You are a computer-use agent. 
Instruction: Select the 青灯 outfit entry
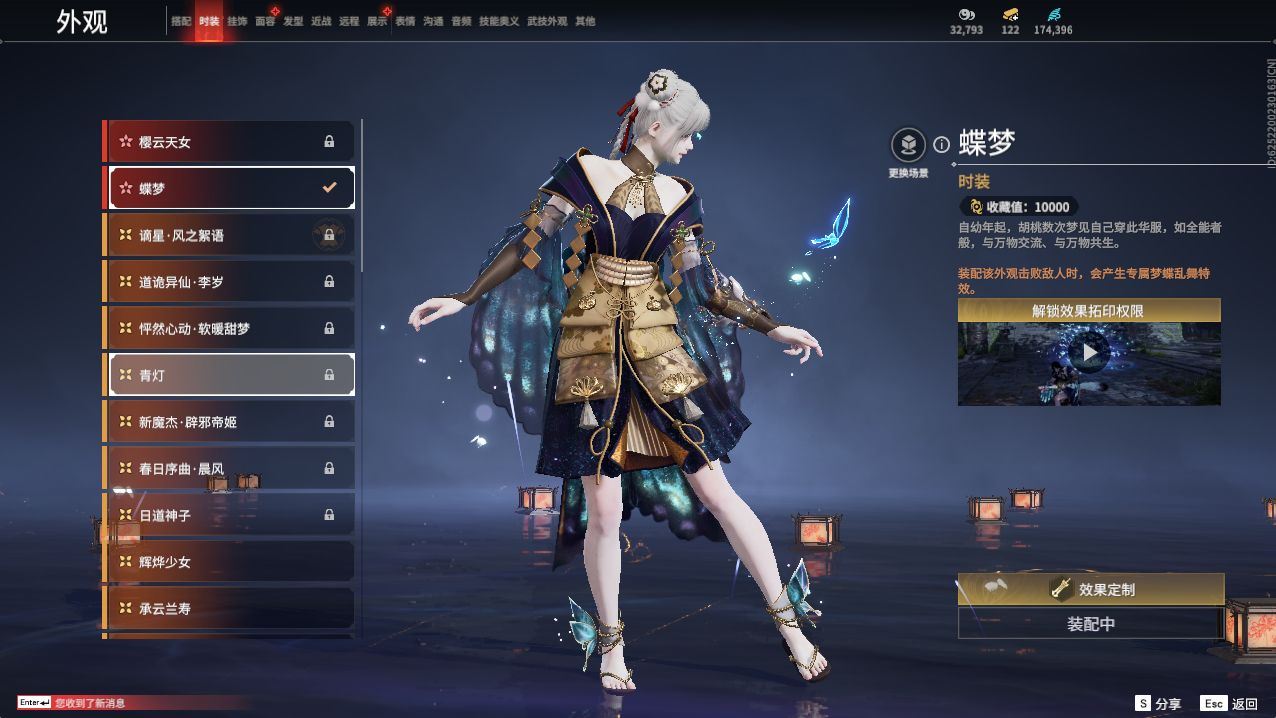click(230, 375)
